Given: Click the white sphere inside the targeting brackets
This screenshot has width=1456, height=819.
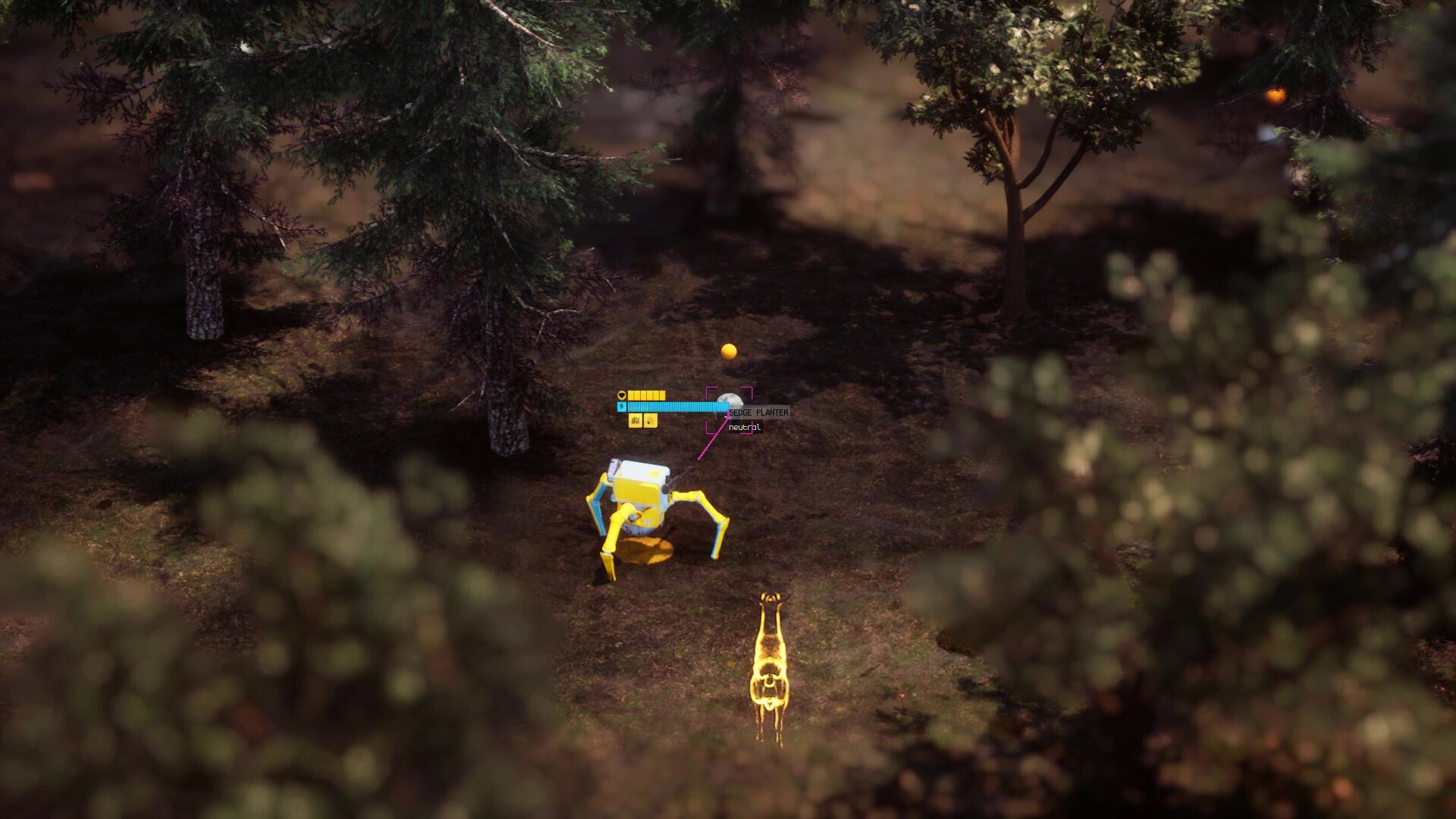Looking at the screenshot, I should [x=730, y=398].
